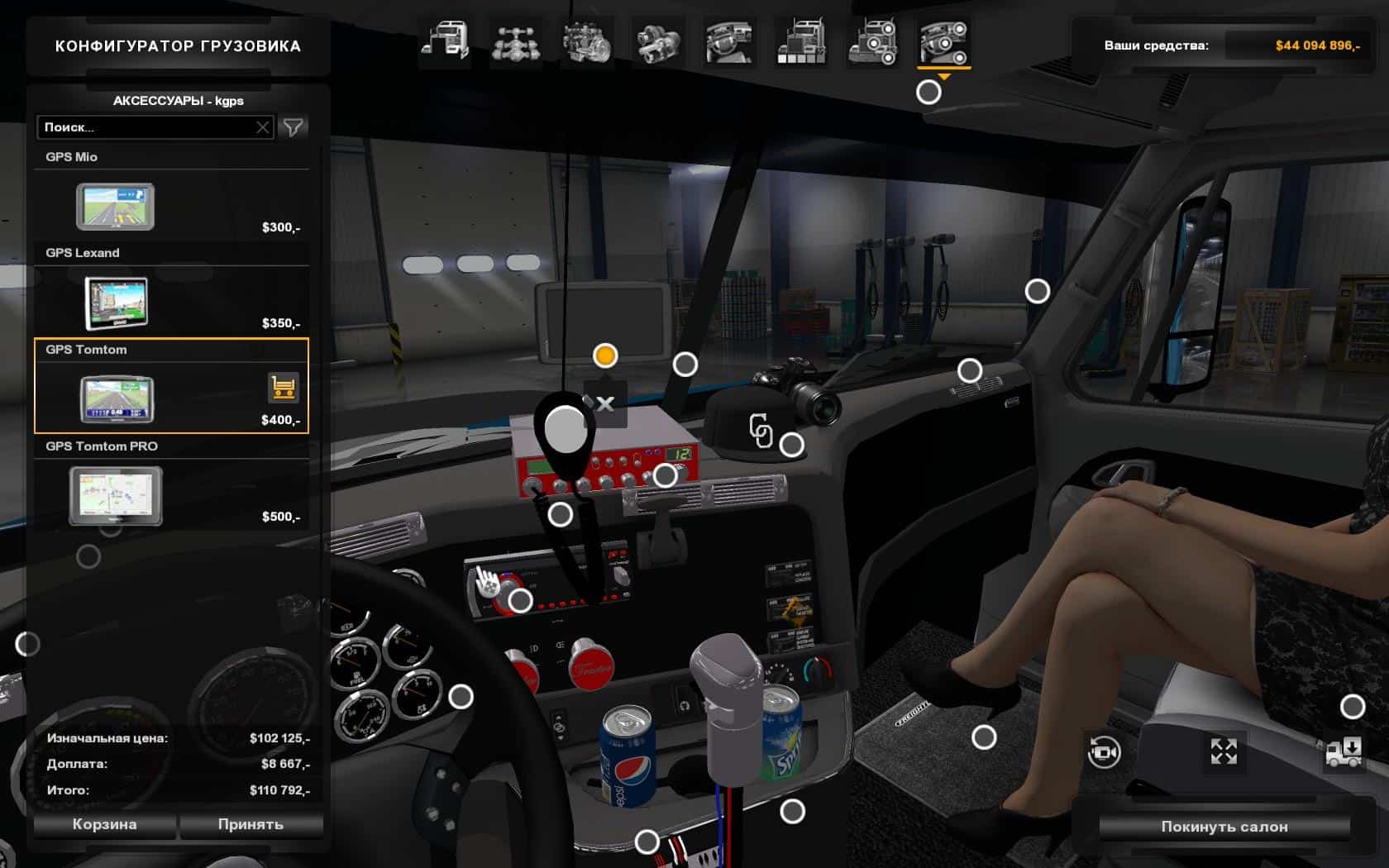Pick the GPS Tomtom PRO accessory
Image resolution: width=1389 pixels, height=868 pixels.
click(x=115, y=495)
